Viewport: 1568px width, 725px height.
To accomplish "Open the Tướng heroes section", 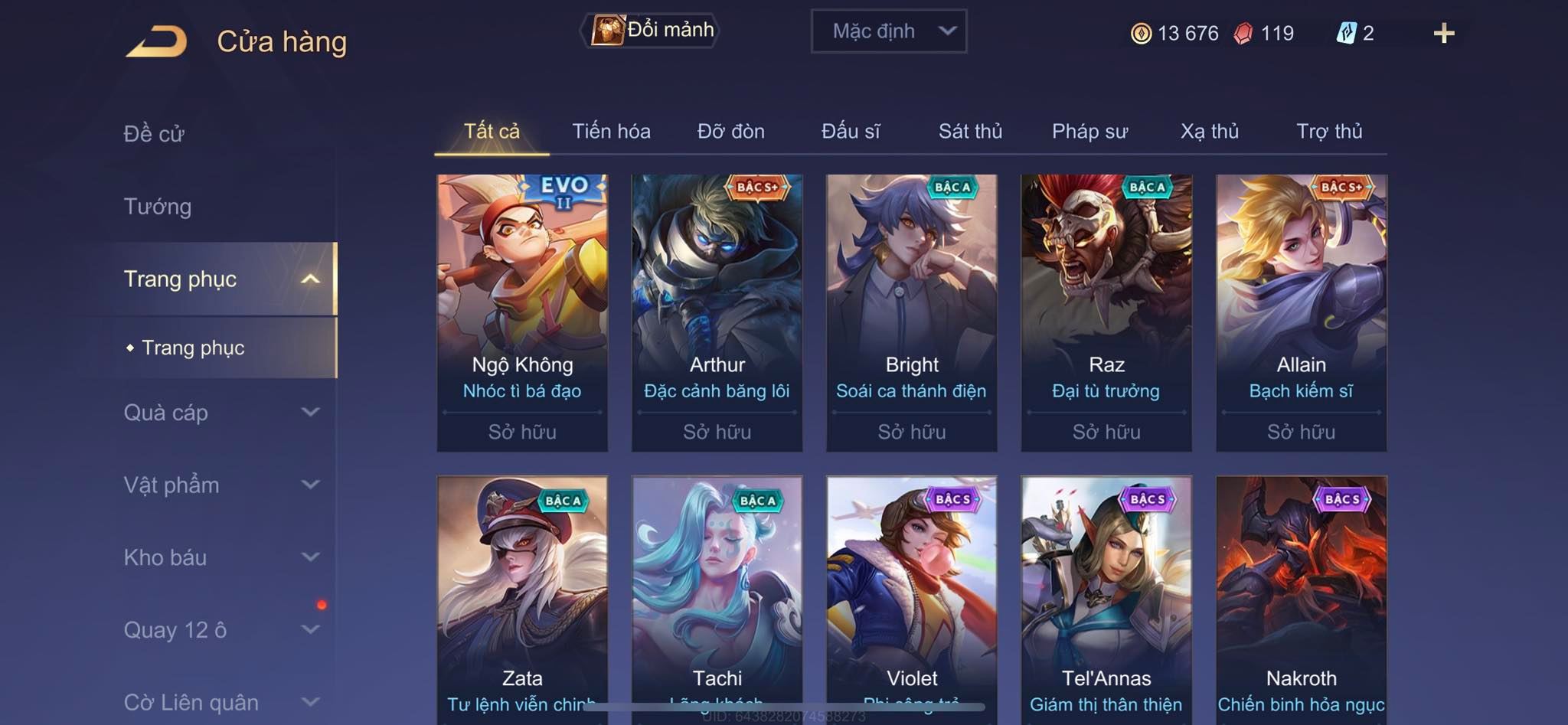I will click(x=158, y=207).
